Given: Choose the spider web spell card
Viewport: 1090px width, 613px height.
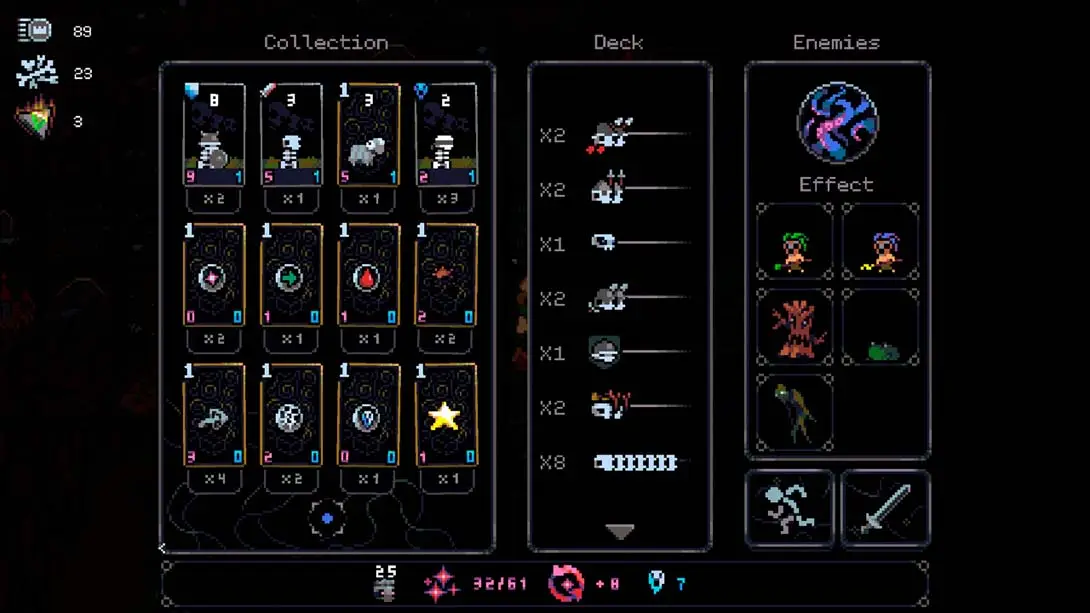Looking at the screenshot, I should pos(290,415).
